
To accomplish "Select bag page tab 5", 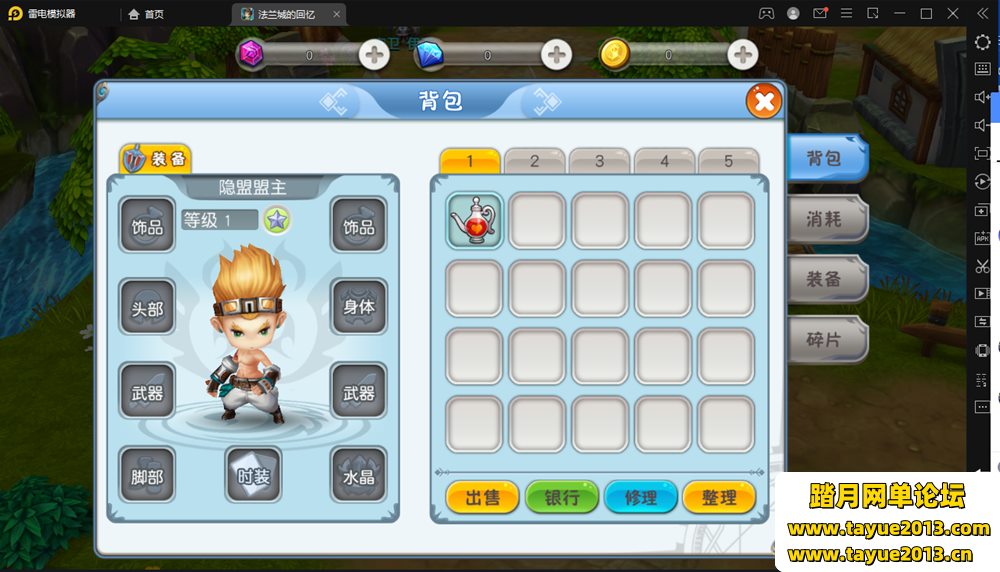I will click(x=728, y=161).
